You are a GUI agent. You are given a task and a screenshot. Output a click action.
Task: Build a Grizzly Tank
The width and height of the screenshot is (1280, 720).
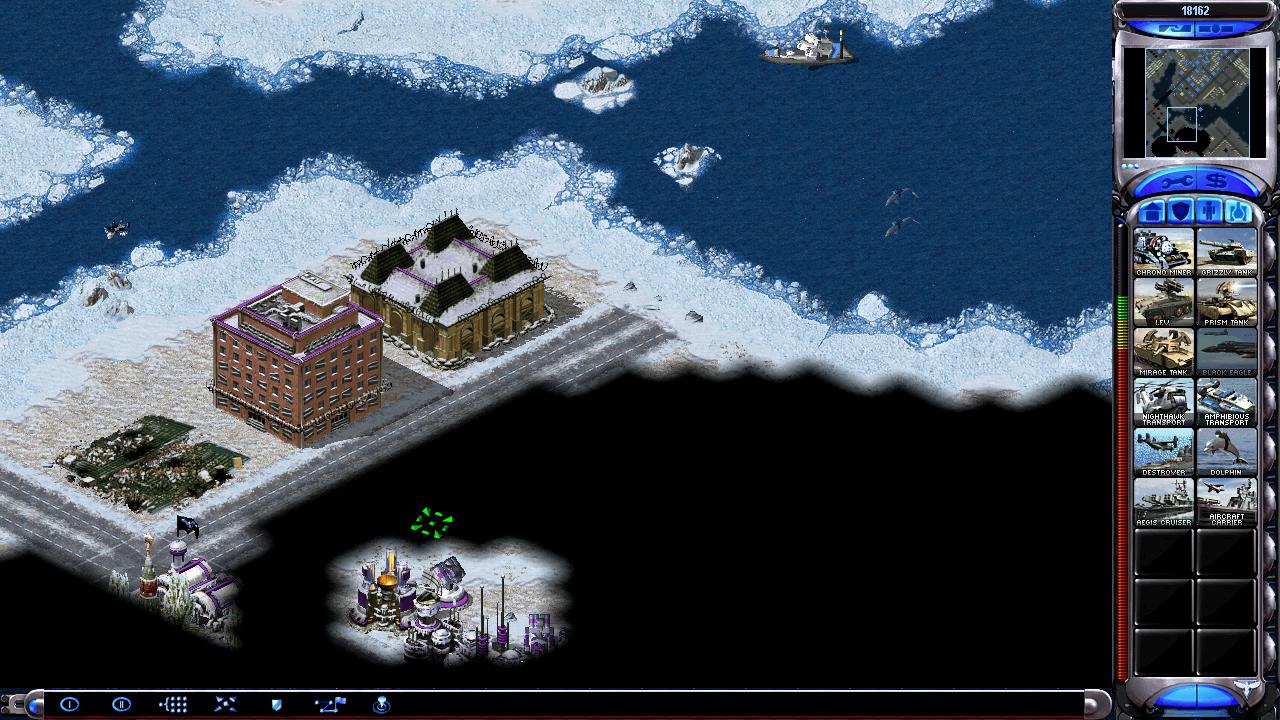point(1226,252)
